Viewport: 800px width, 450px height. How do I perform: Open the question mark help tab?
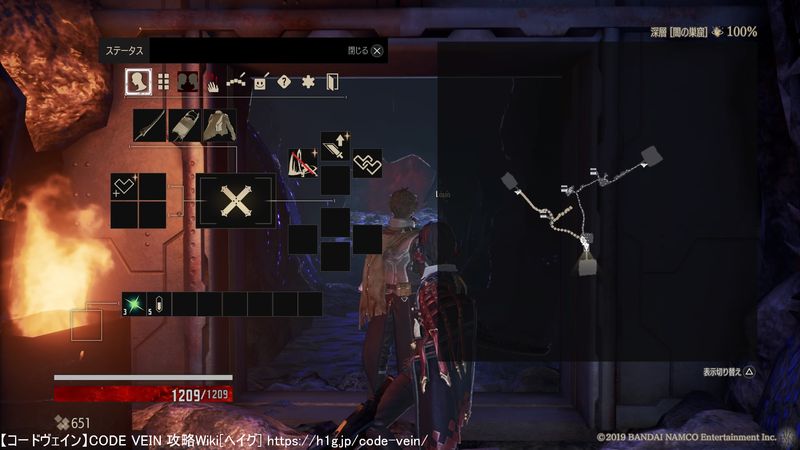(284, 82)
